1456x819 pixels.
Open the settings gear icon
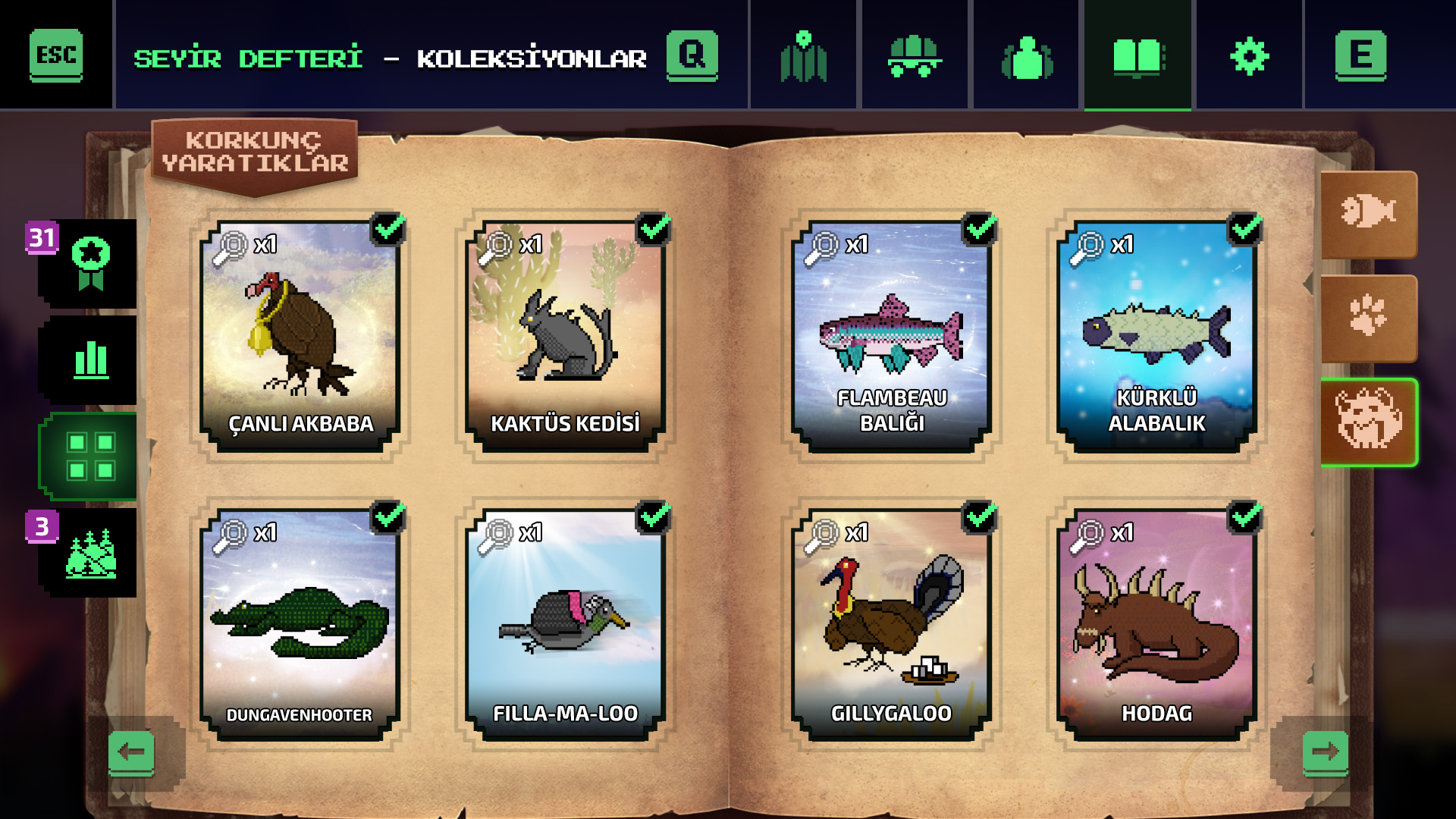1248,55
